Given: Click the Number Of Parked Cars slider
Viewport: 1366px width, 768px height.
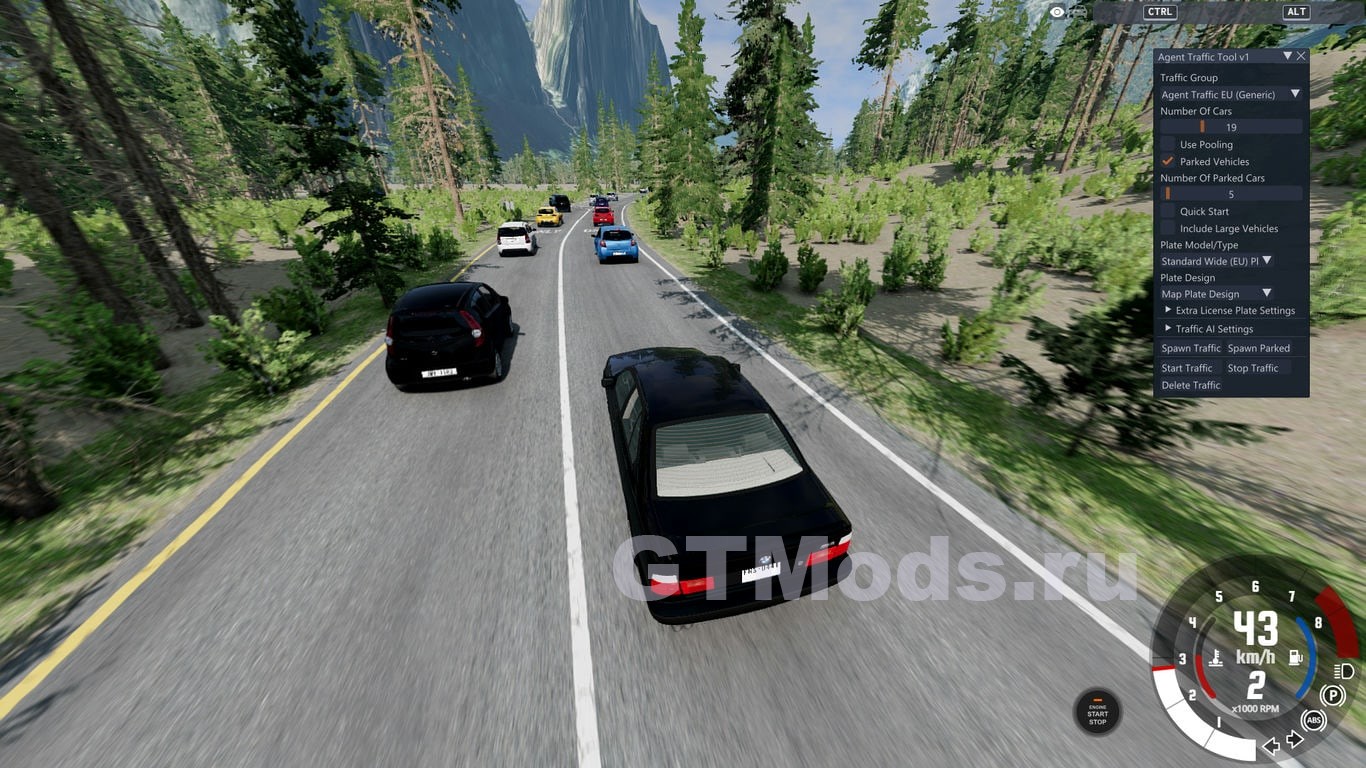Looking at the screenshot, I should tap(1231, 195).
